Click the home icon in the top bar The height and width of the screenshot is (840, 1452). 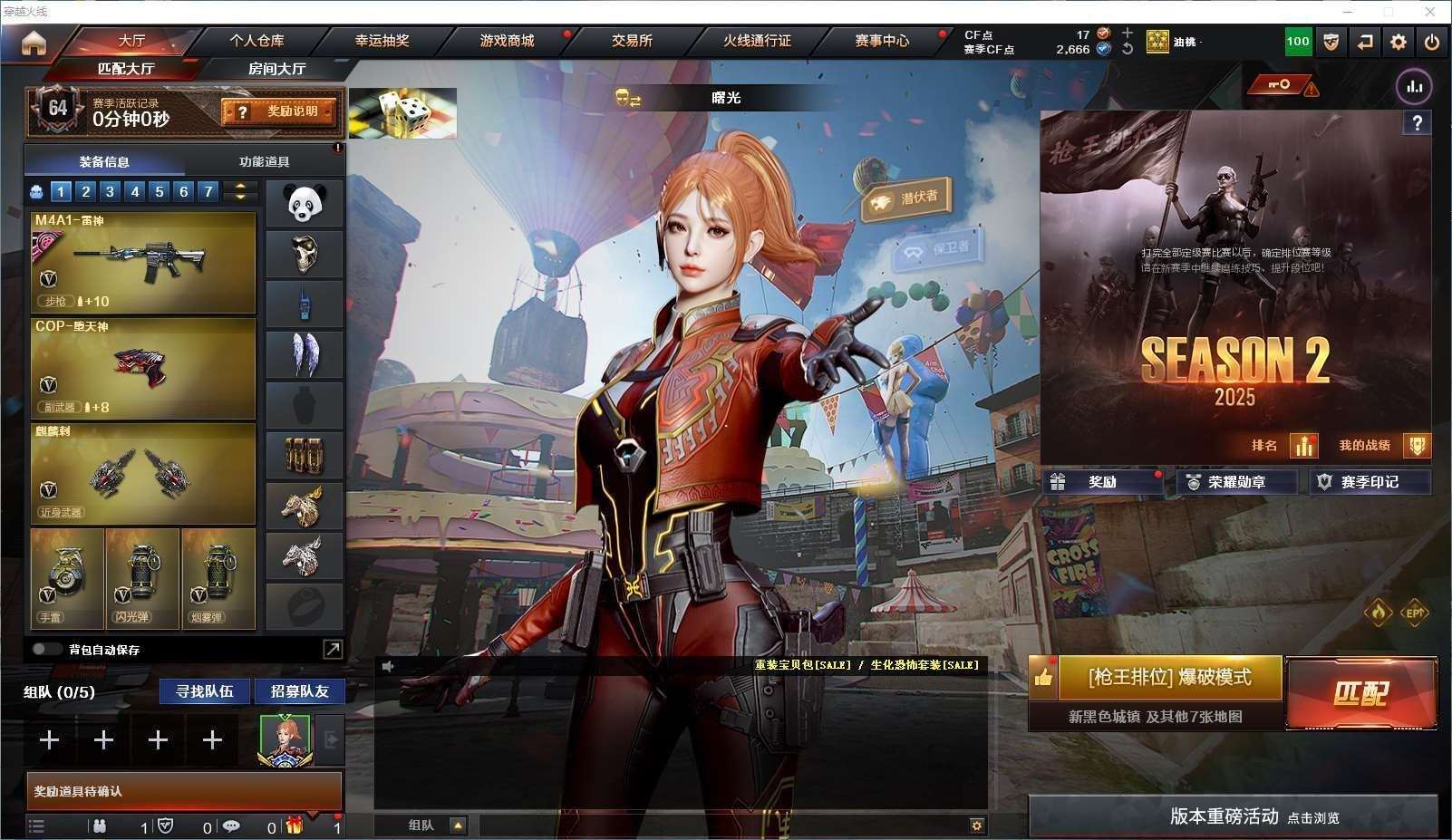[x=34, y=43]
